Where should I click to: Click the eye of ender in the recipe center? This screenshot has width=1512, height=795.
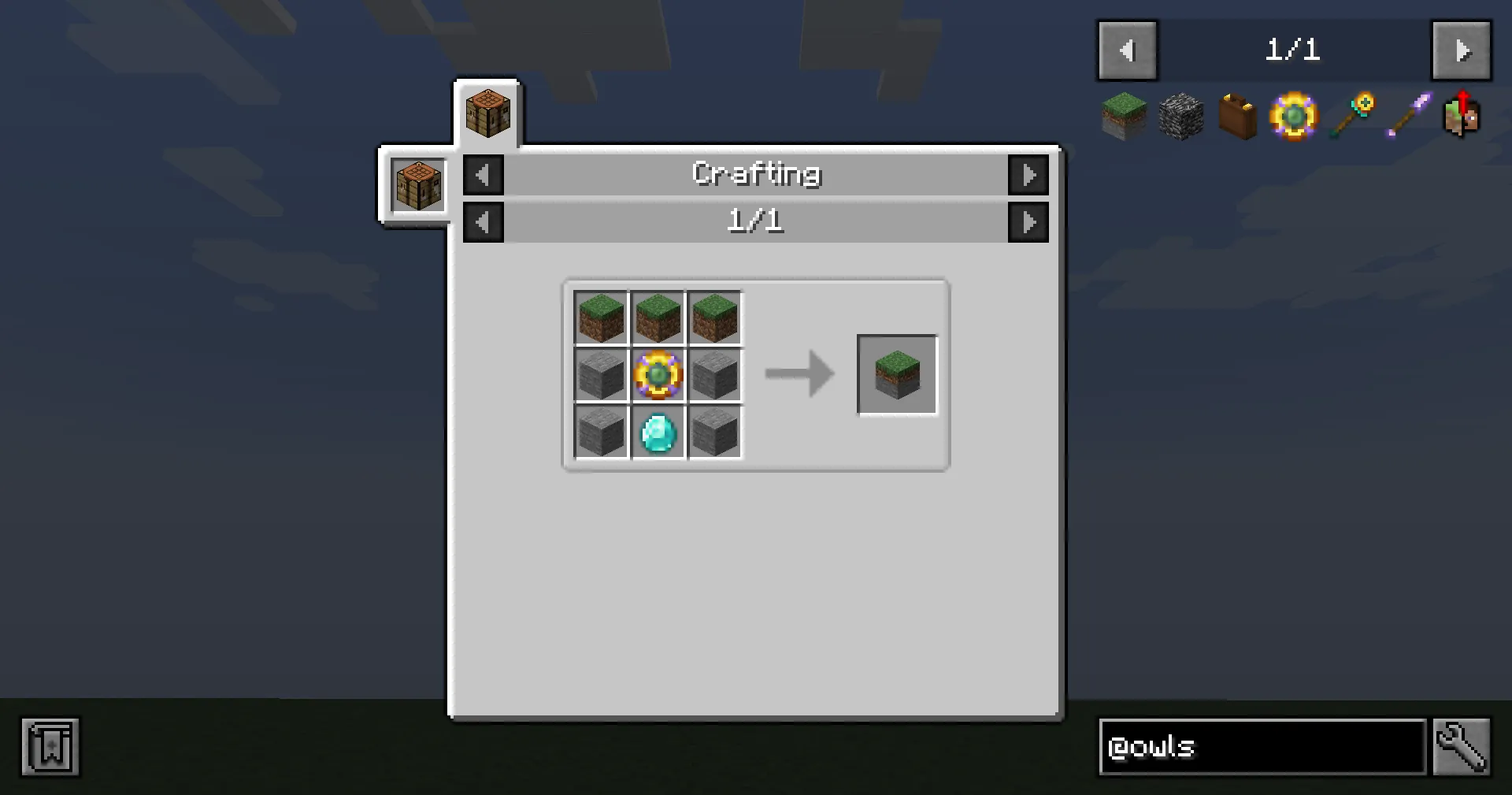coord(658,375)
